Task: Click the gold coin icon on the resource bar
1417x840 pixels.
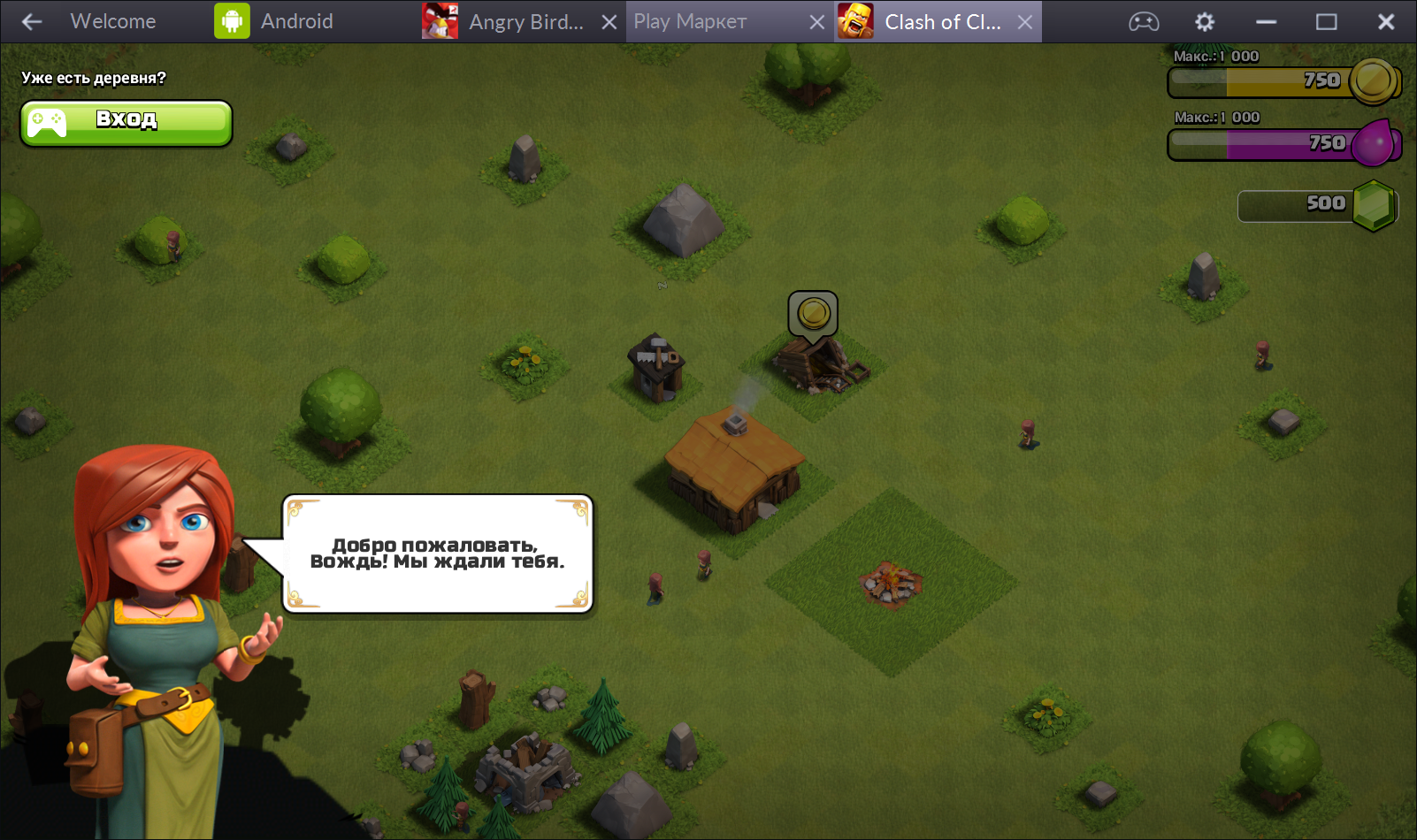Action: pos(1374,80)
